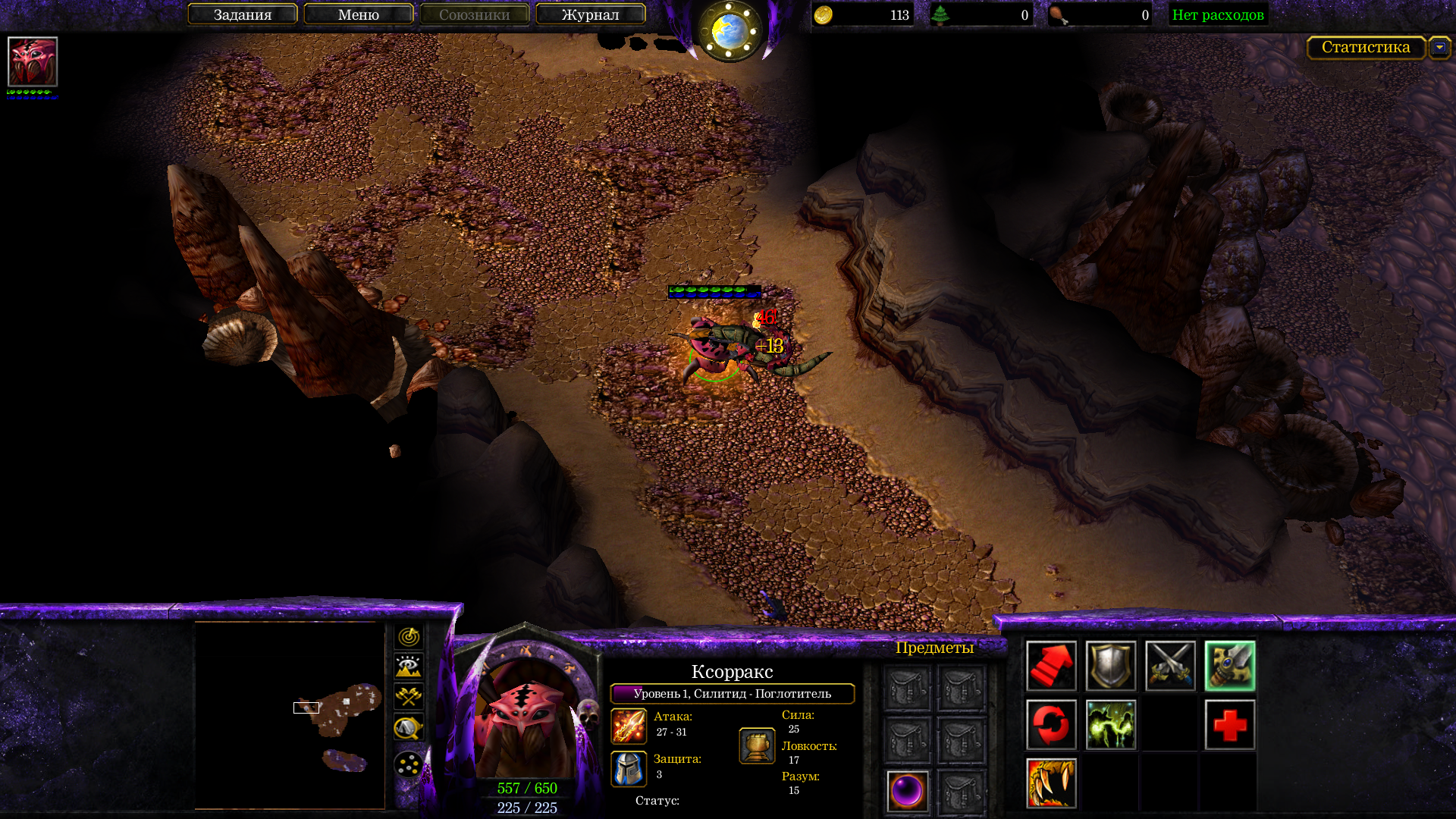Toggle ally color mode crossed-axes button
The height and width of the screenshot is (819, 1456).
[409, 697]
